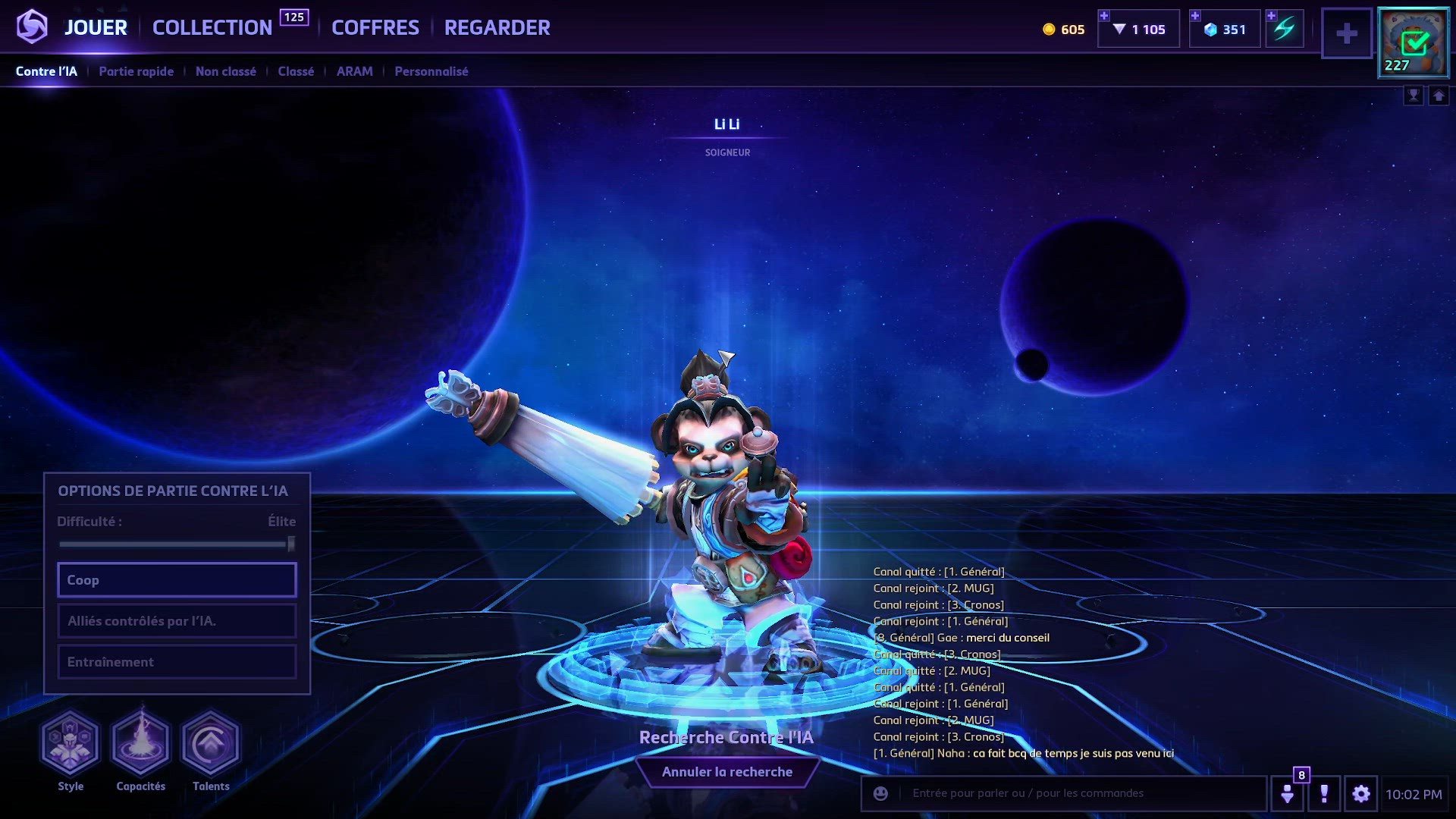The image size is (1456, 819).
Task: Cancel the search with Annuler la recherche
Action: point(726,772)
